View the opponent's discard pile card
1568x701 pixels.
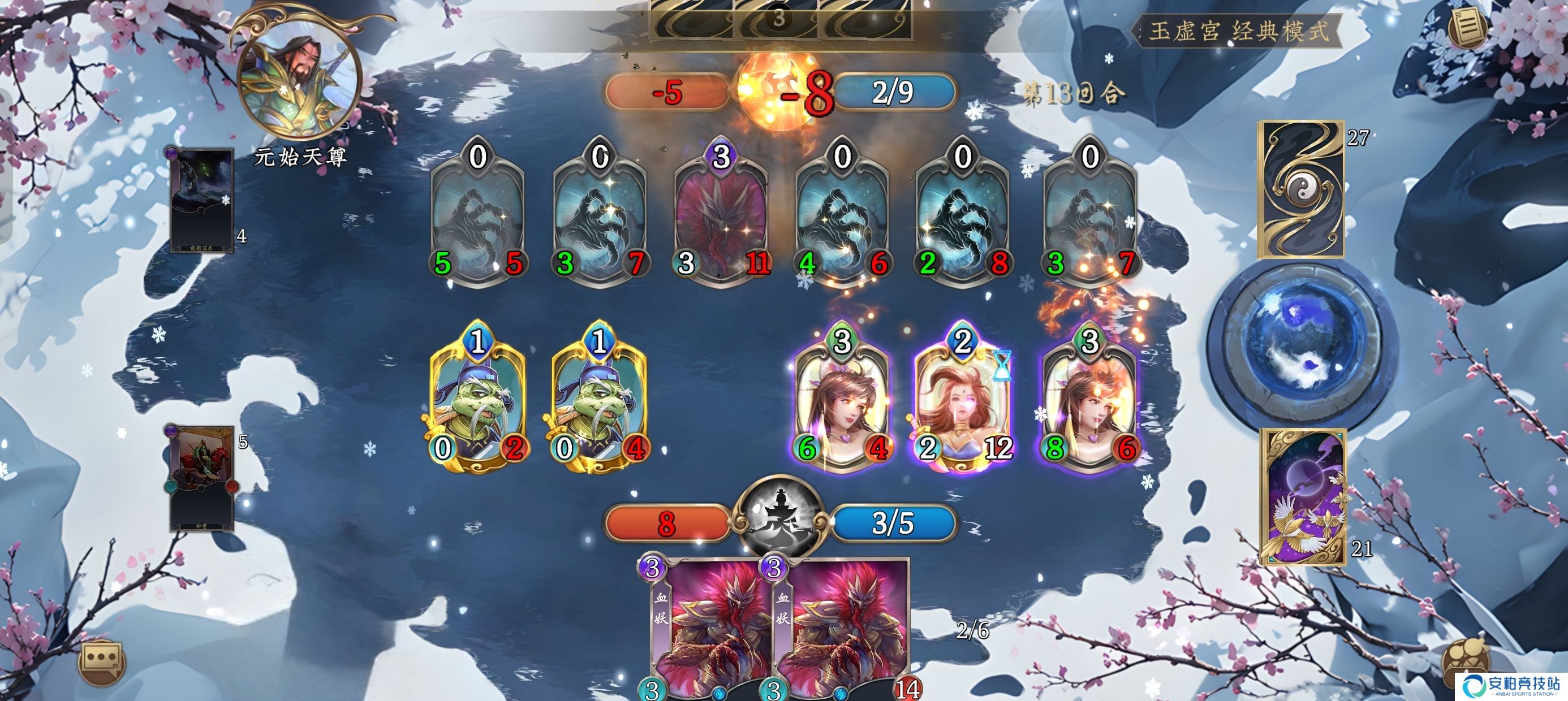[201, 201]
